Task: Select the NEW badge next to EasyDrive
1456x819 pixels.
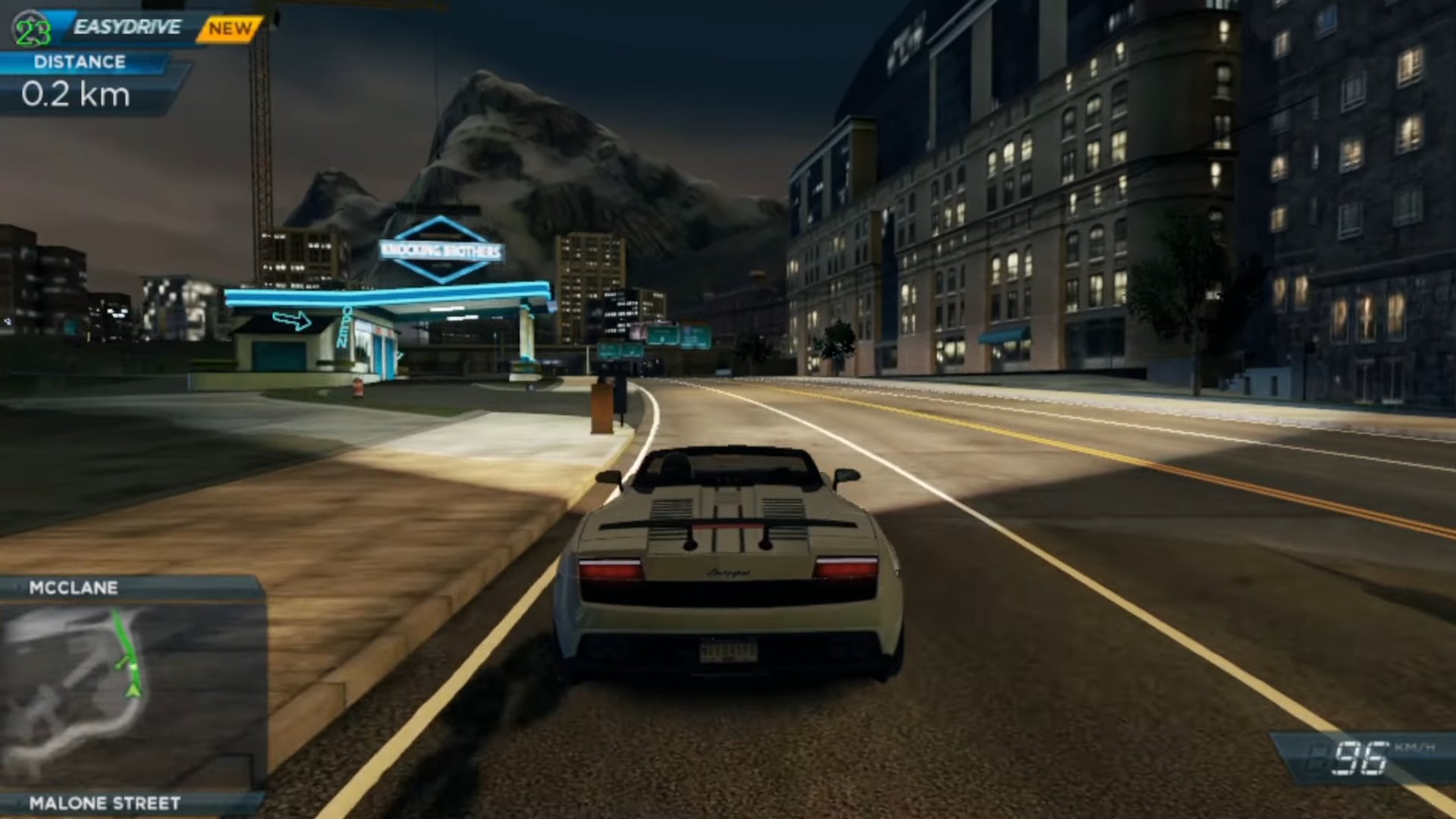Action: (230, 29)
